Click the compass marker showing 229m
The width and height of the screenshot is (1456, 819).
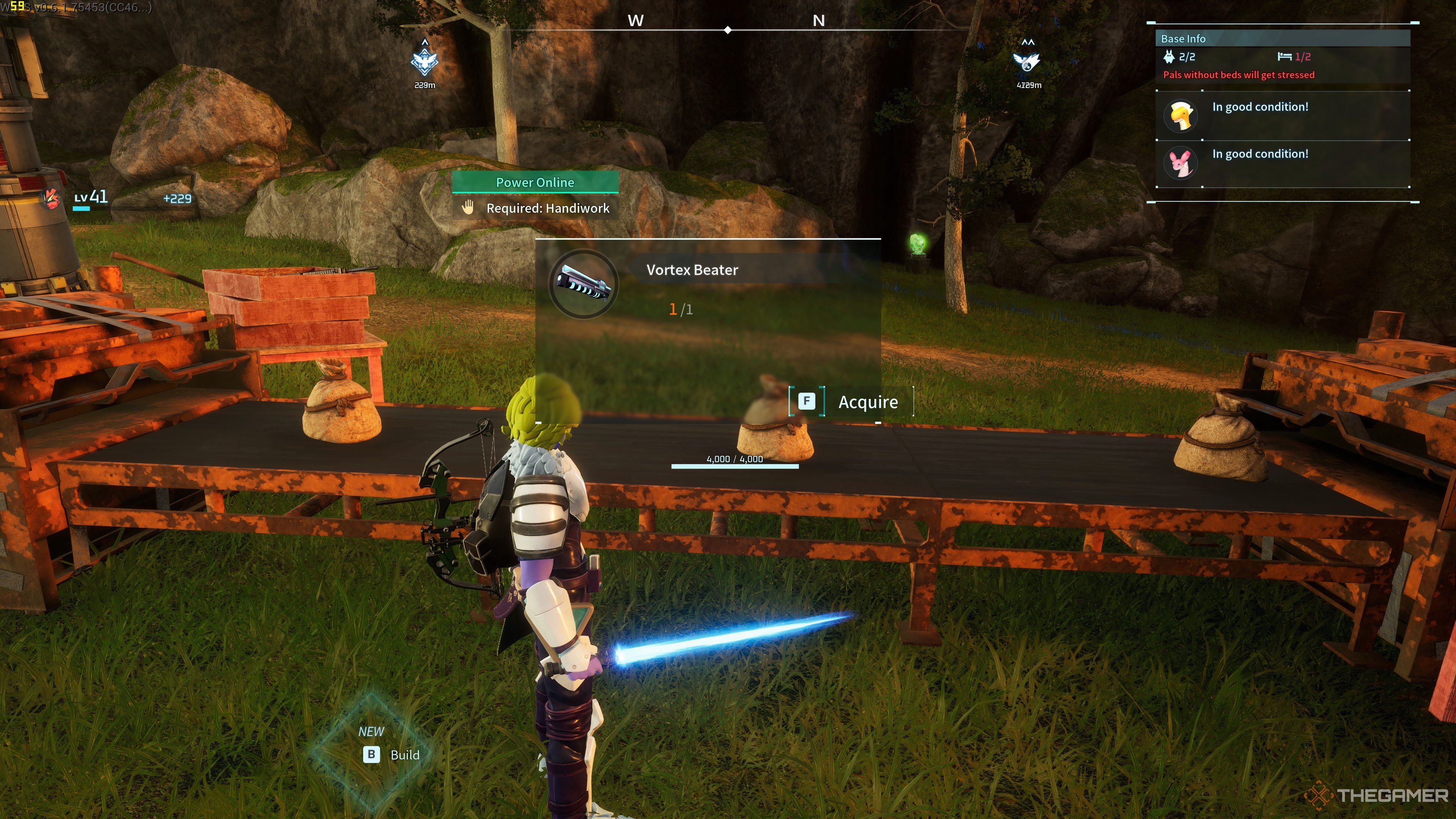click(x=425, y=61)
